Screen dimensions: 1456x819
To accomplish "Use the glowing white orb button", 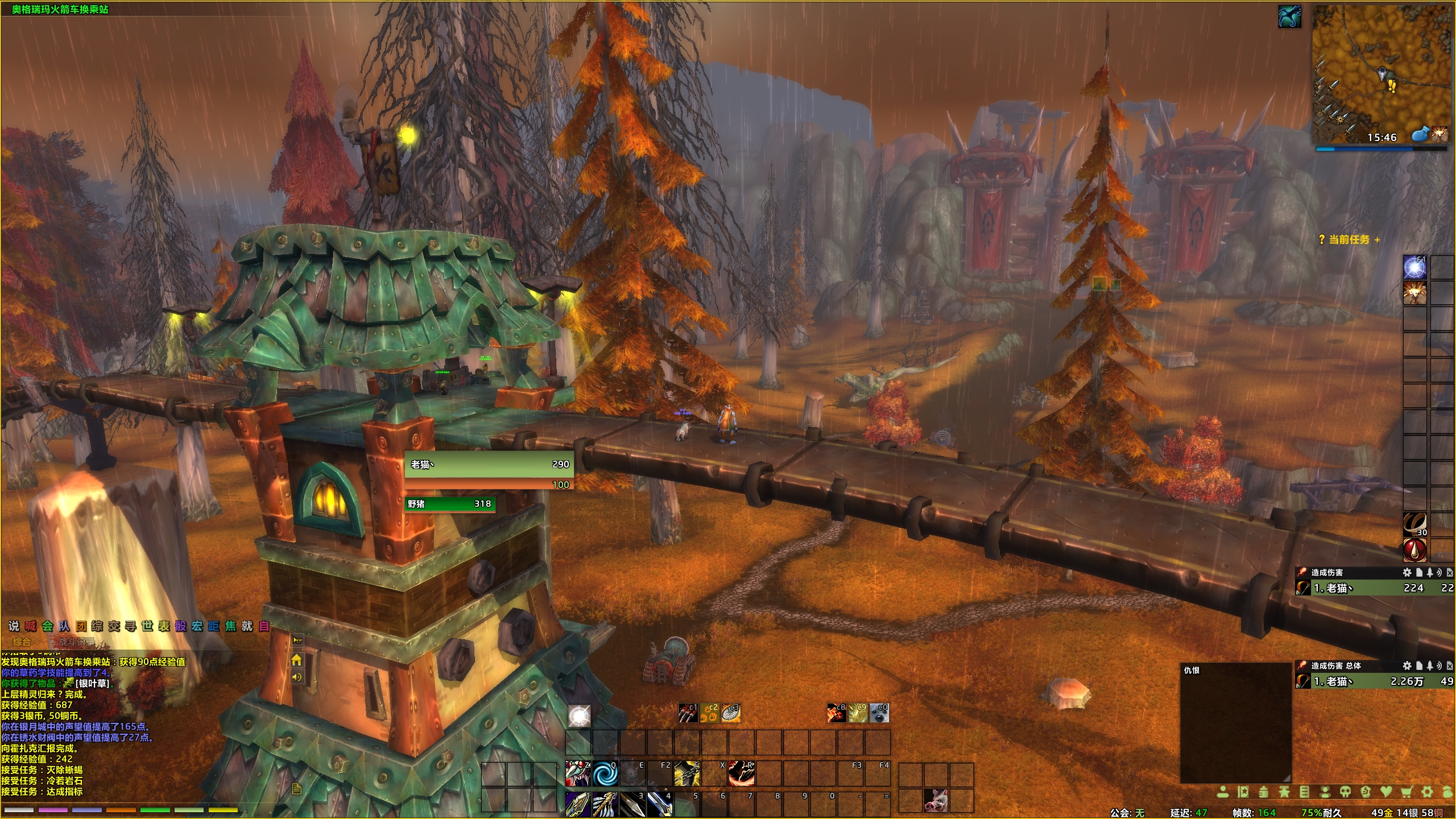I will point(579,716).
